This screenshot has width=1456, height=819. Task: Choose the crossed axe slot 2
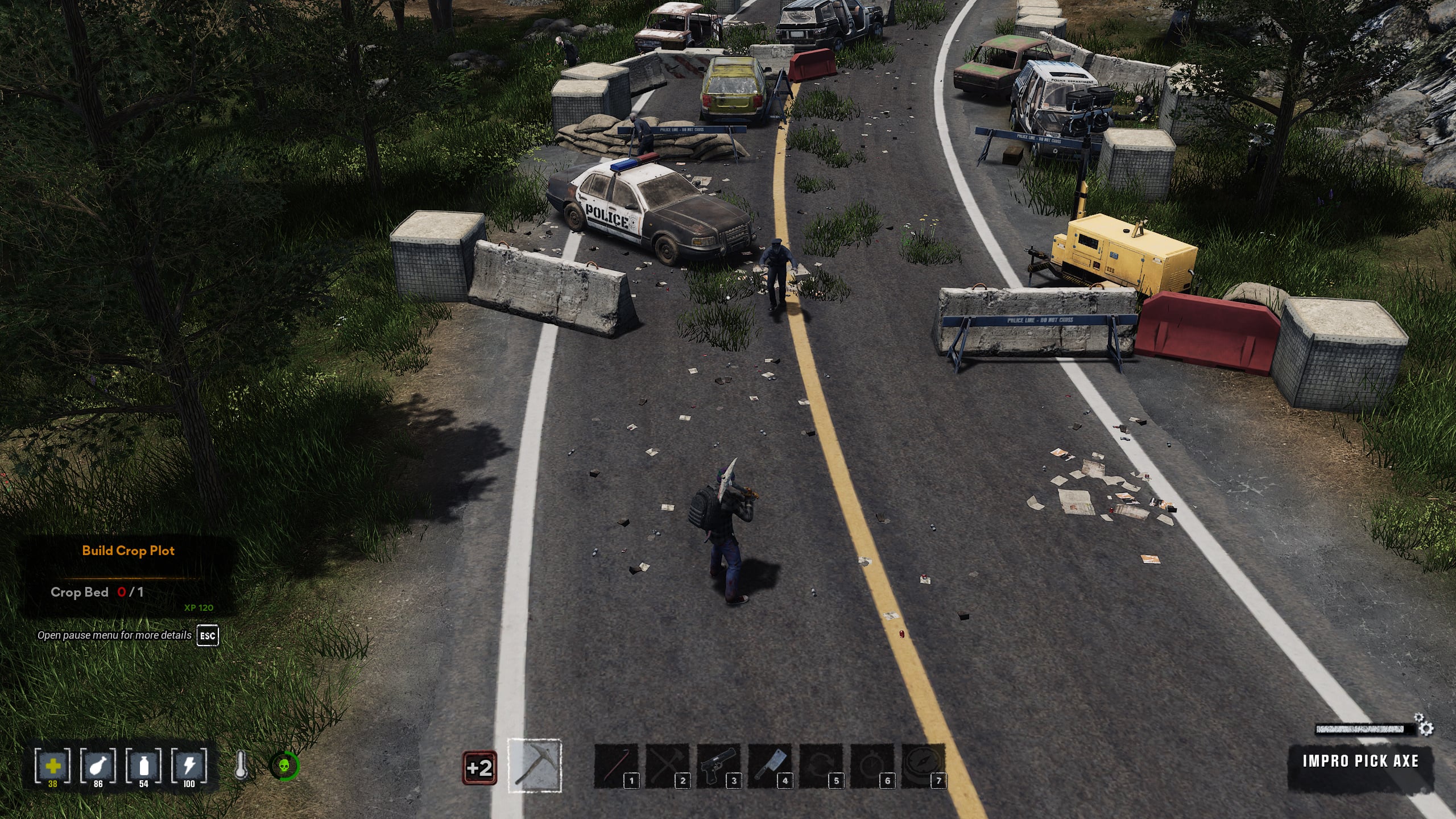click(667, 766)
